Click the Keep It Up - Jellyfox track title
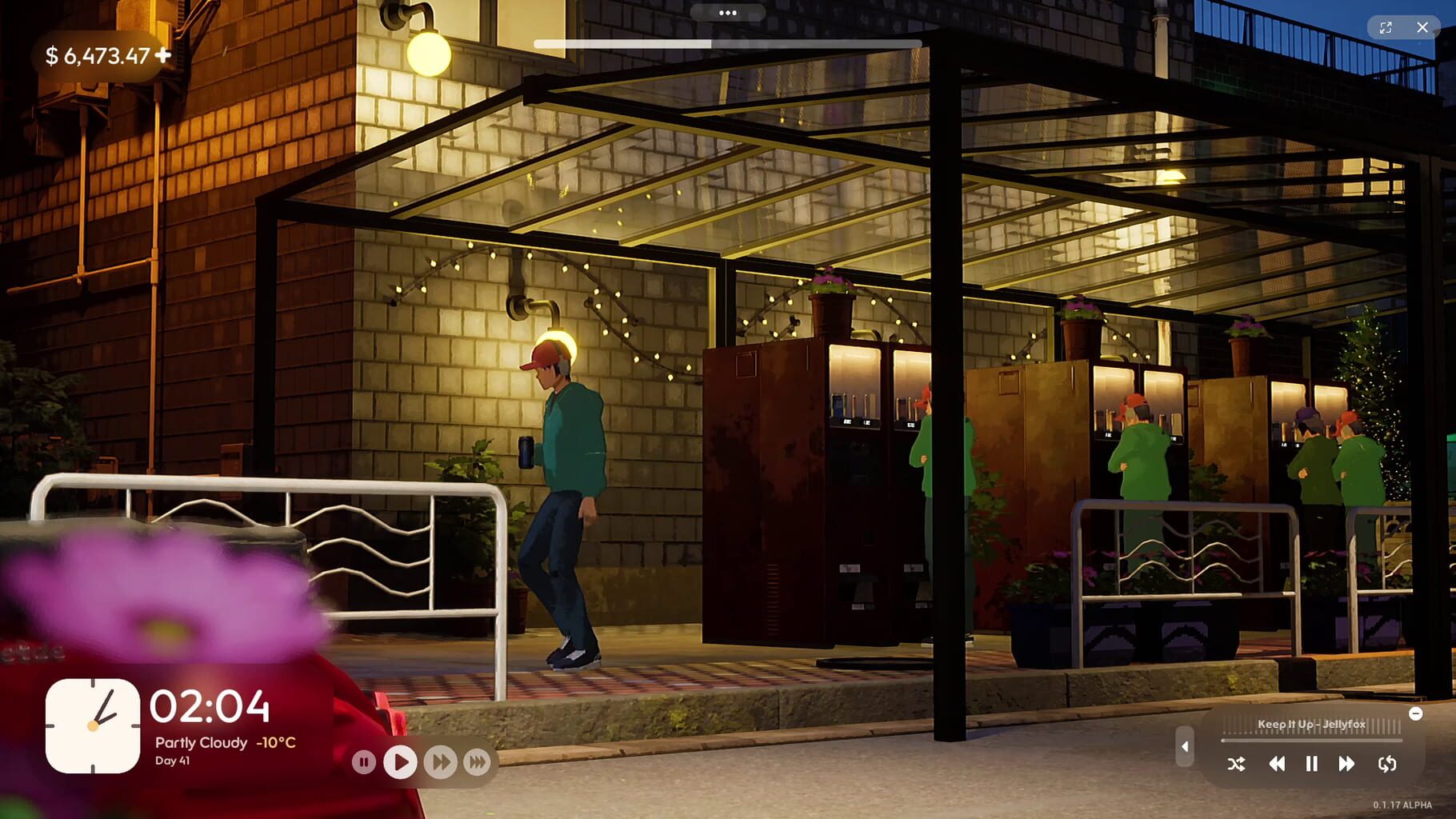This screenshot has width=1456, height=819. pos(1313,725)
